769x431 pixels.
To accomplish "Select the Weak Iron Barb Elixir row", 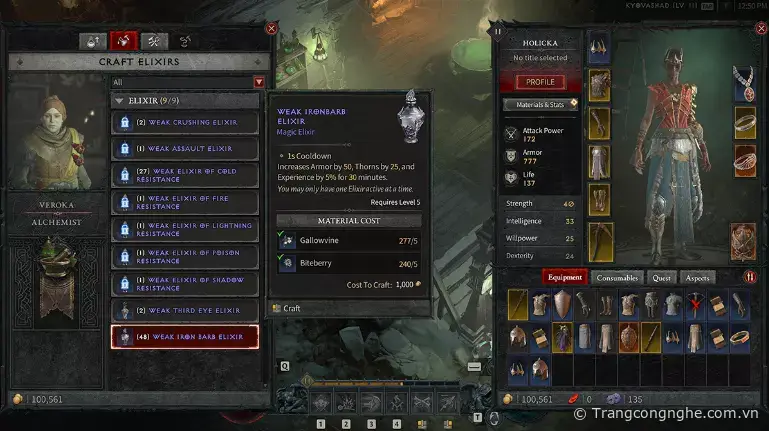I will (x=184, y=337).
